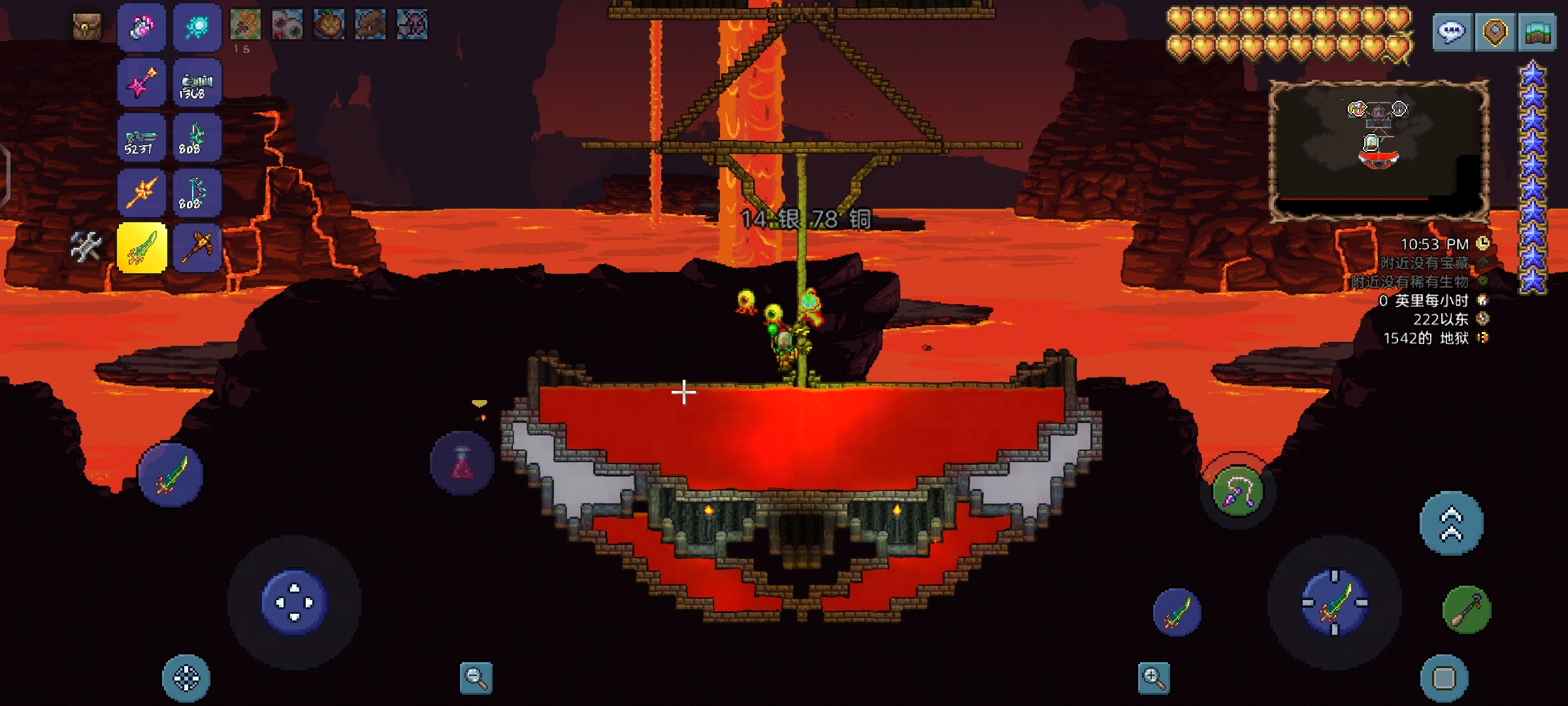Tap the green torch quick-use button

point(1467,610)
